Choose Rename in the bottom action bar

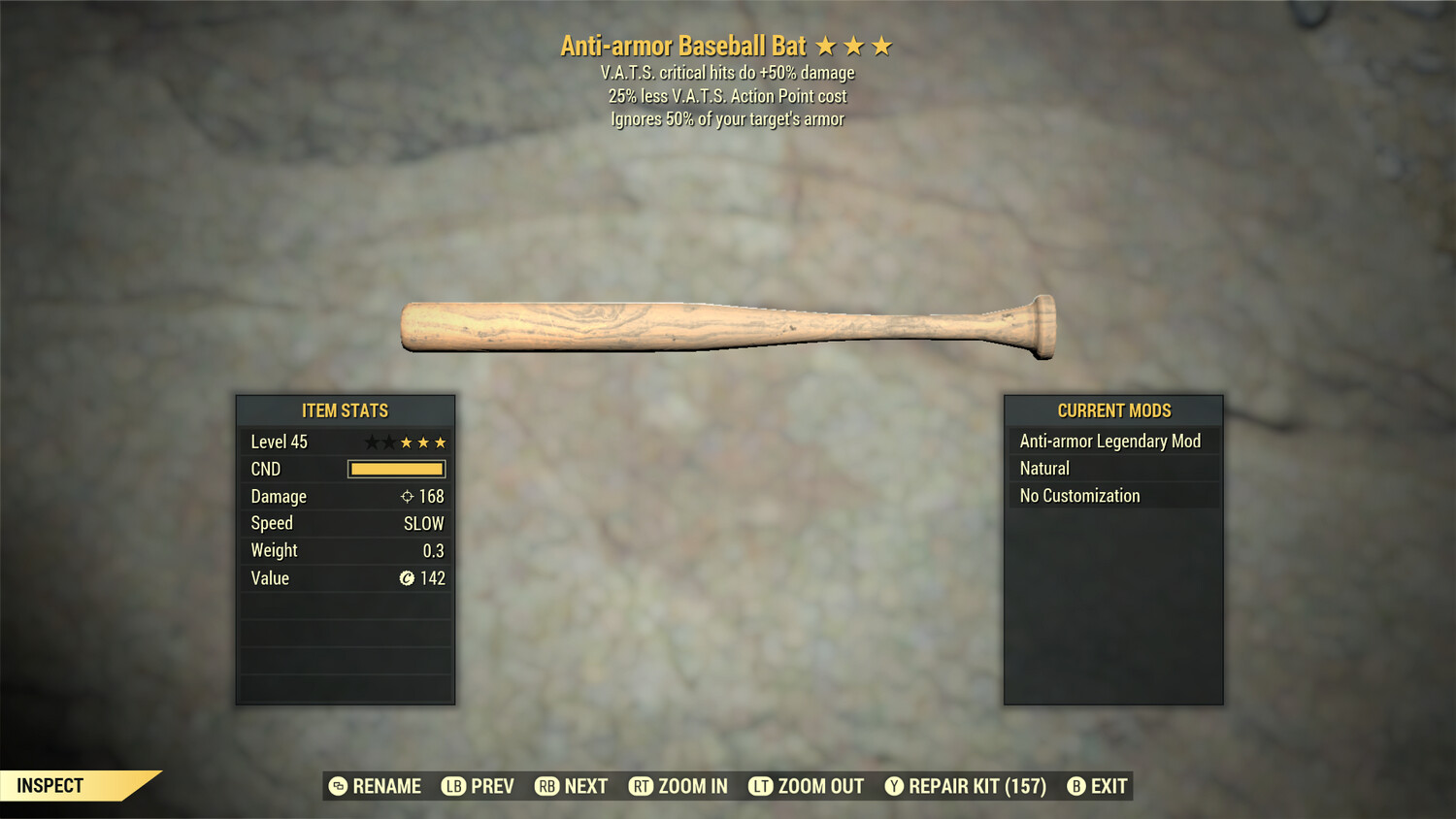click(376, 786)
